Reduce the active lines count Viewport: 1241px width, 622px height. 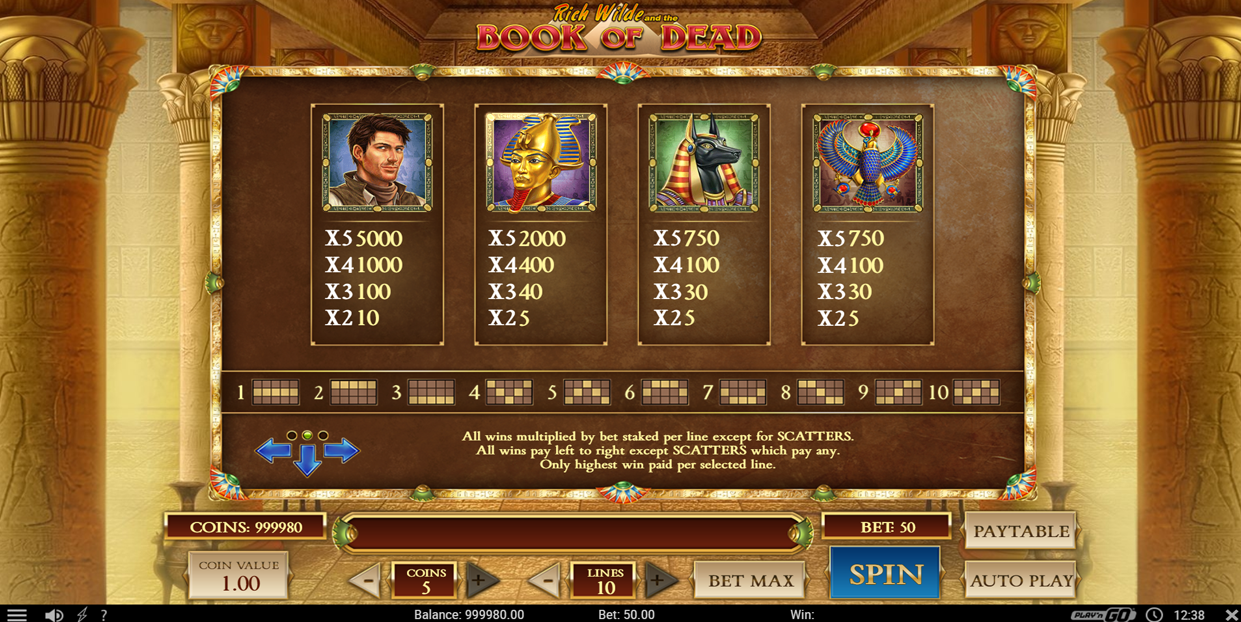pos(544,580)
